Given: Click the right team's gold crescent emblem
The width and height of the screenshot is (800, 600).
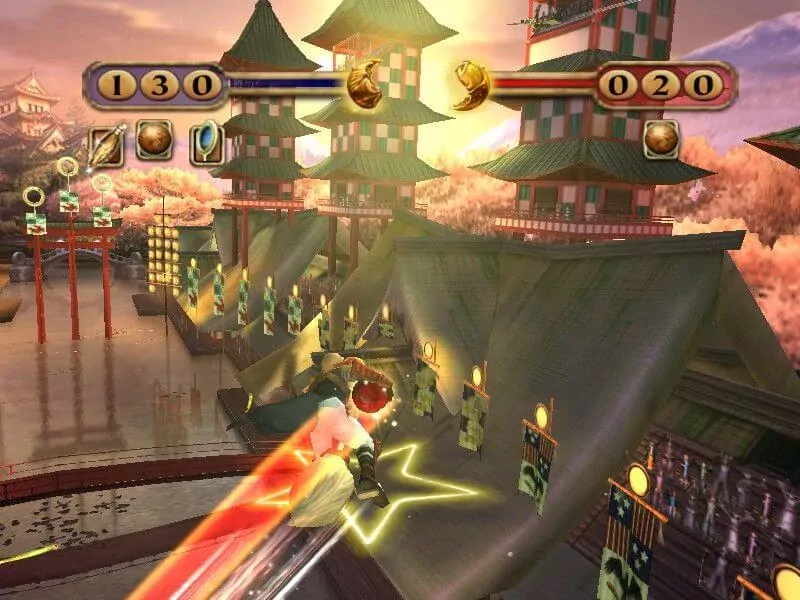Looking at the screenshot, I should point(471,85).
